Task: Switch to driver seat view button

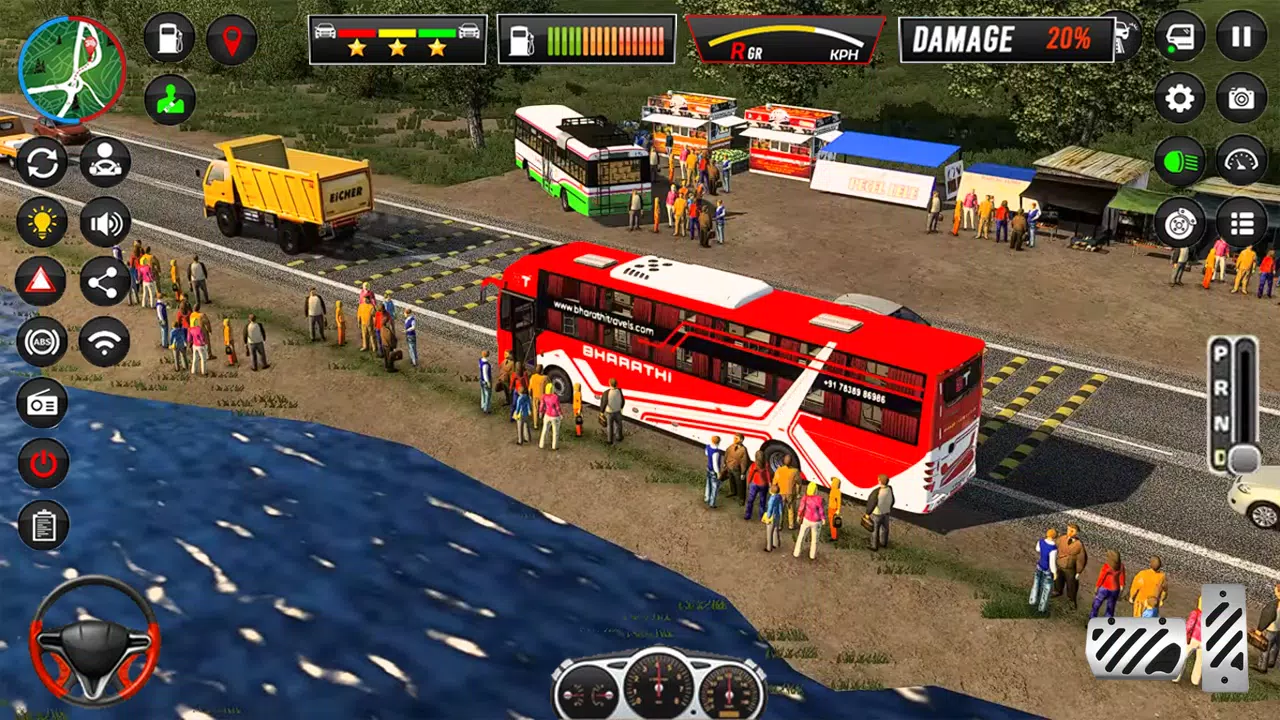Action: point(105,162)
